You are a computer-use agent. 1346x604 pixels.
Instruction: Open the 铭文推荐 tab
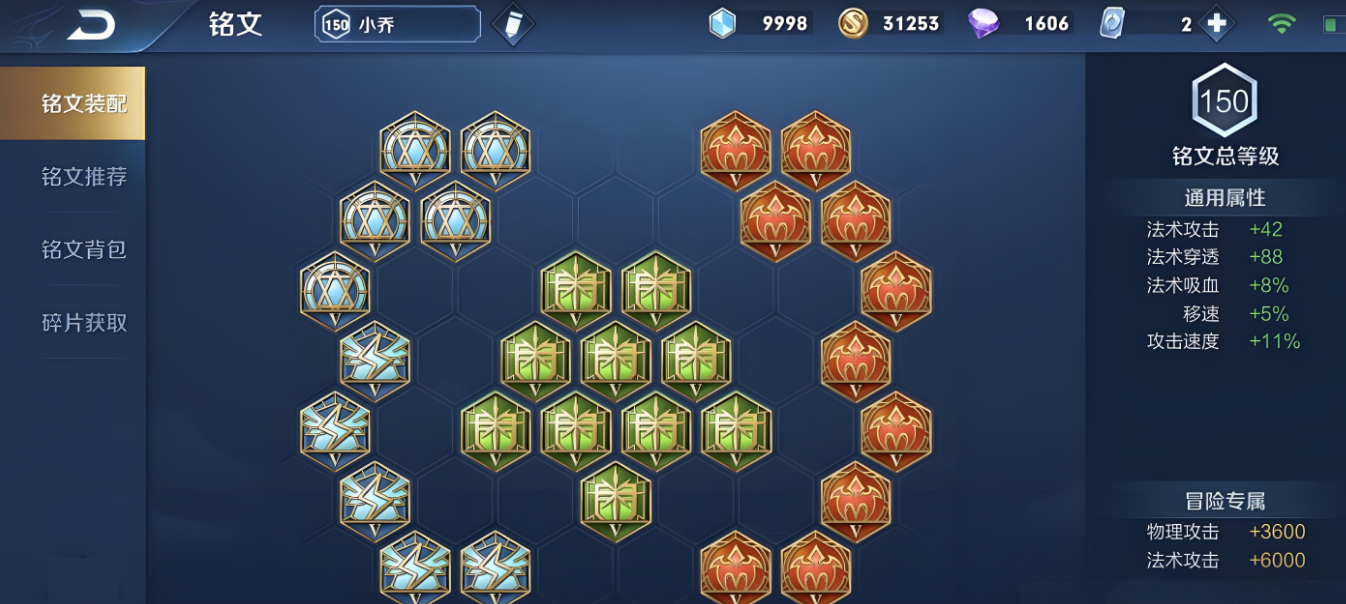pyautogui.click(x=84, y=177)
